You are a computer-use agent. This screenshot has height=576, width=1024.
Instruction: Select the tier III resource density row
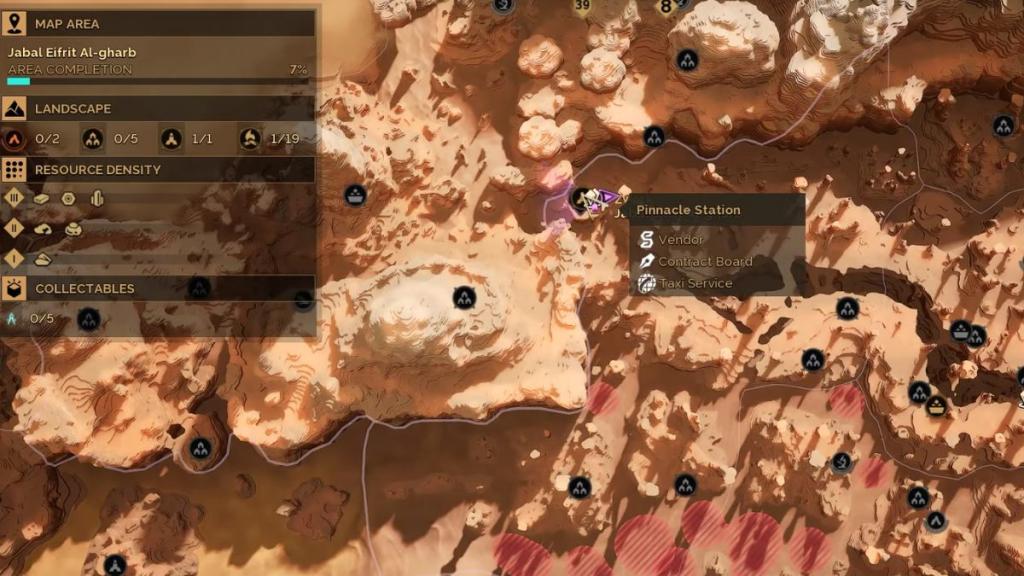tap(15, 198)
